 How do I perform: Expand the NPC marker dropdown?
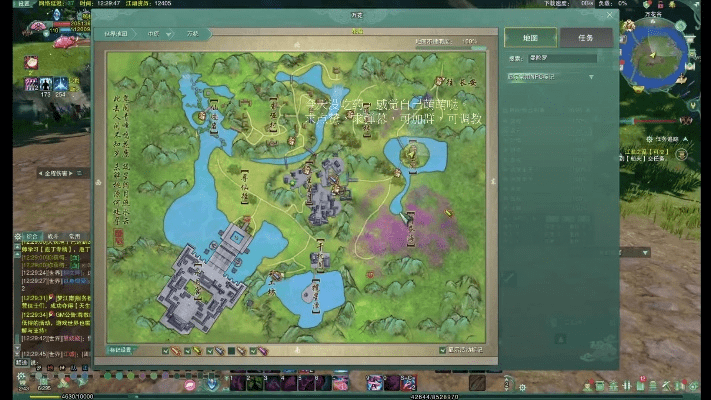click(x=590, y=76)
